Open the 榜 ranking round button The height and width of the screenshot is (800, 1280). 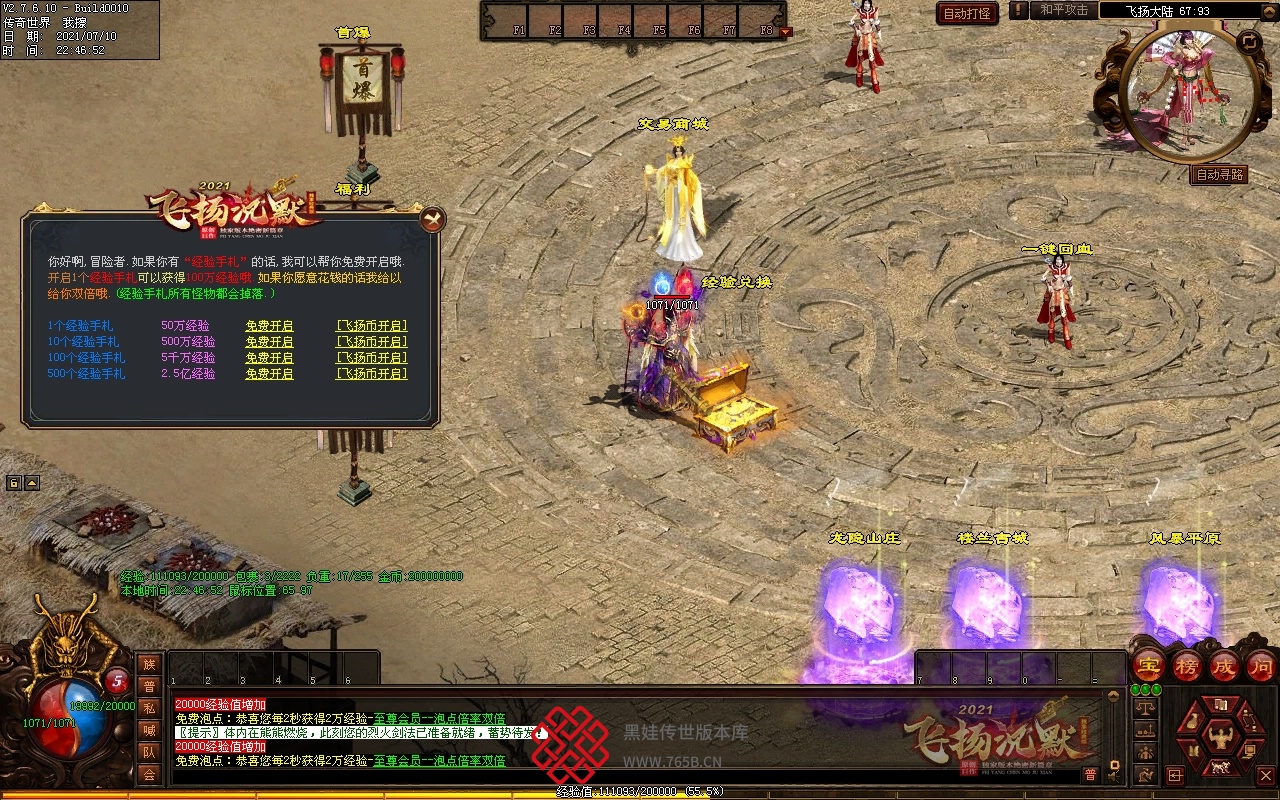click(1187, 665)
